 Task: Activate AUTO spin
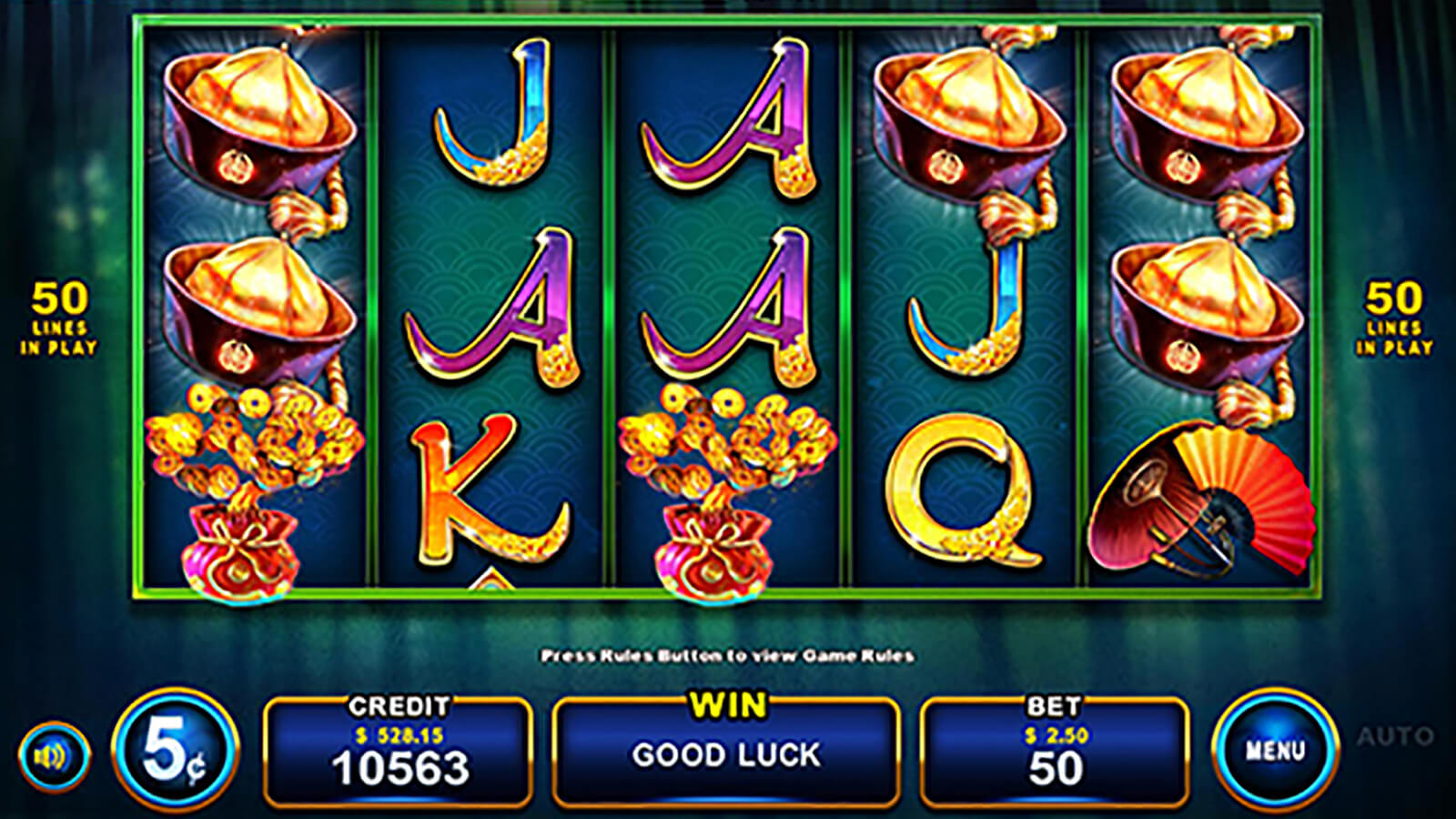1394,736
